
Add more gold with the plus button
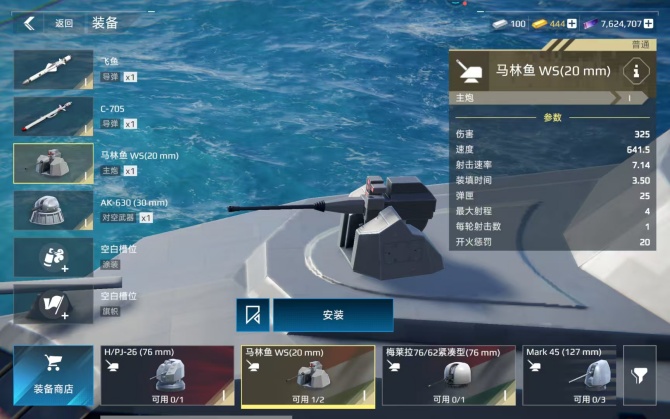click(x=572, y=23)
